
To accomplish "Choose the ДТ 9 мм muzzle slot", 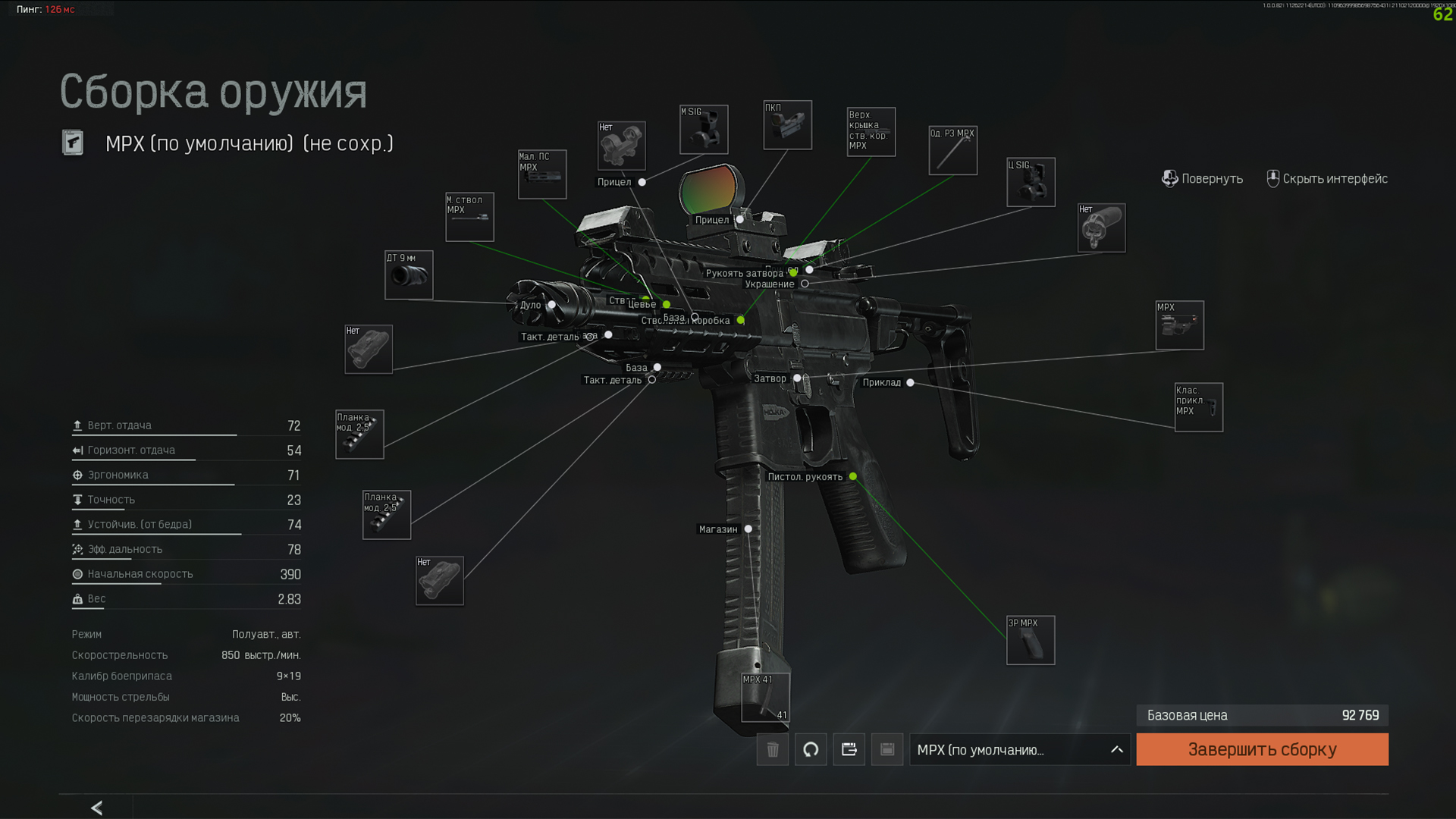I will [409, 275].
